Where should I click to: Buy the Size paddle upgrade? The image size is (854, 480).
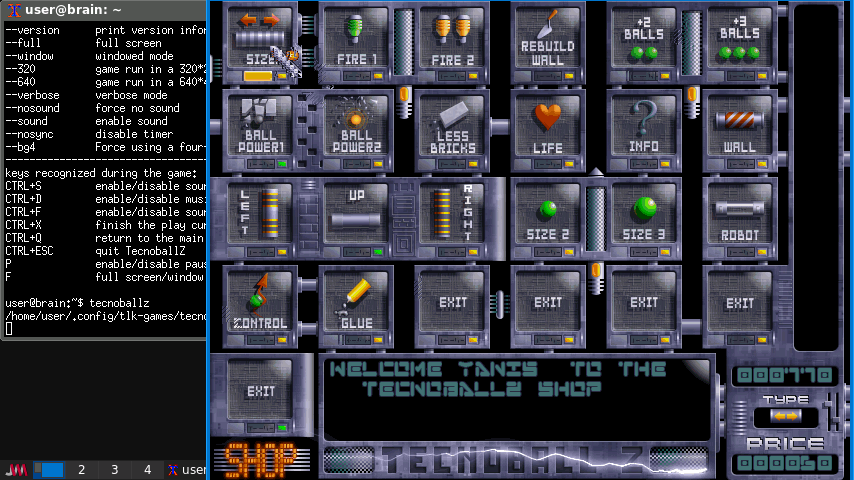[x=260, y=40]
